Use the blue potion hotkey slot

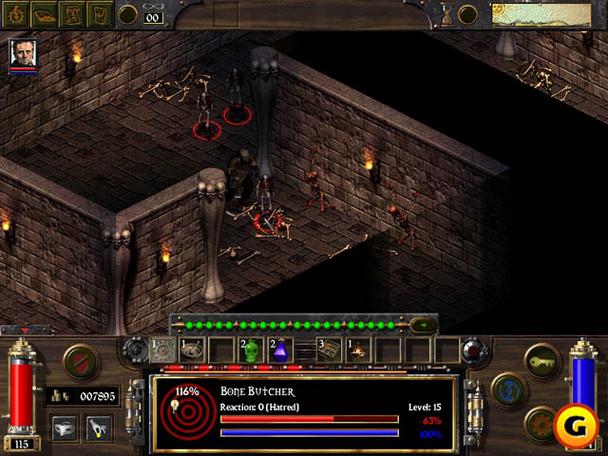(281, 350)
